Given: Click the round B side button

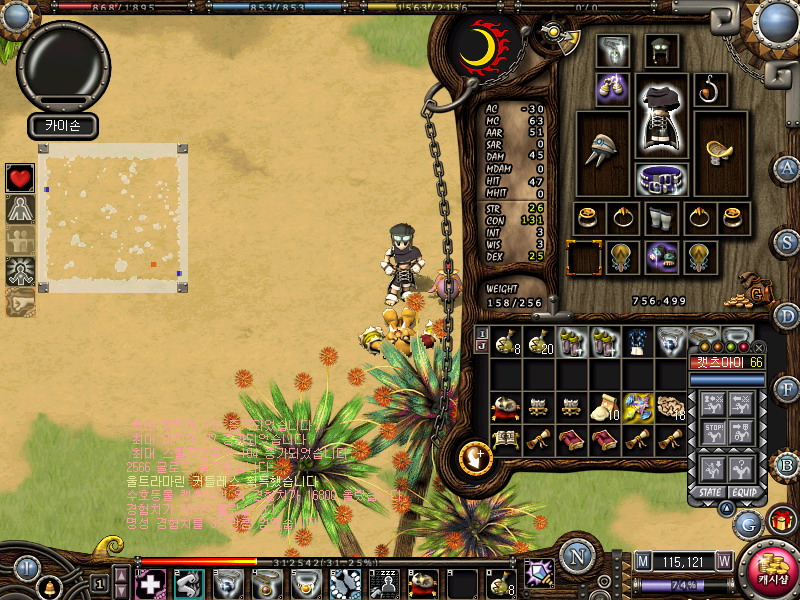Looking at the screenshot, I should 787,464.
